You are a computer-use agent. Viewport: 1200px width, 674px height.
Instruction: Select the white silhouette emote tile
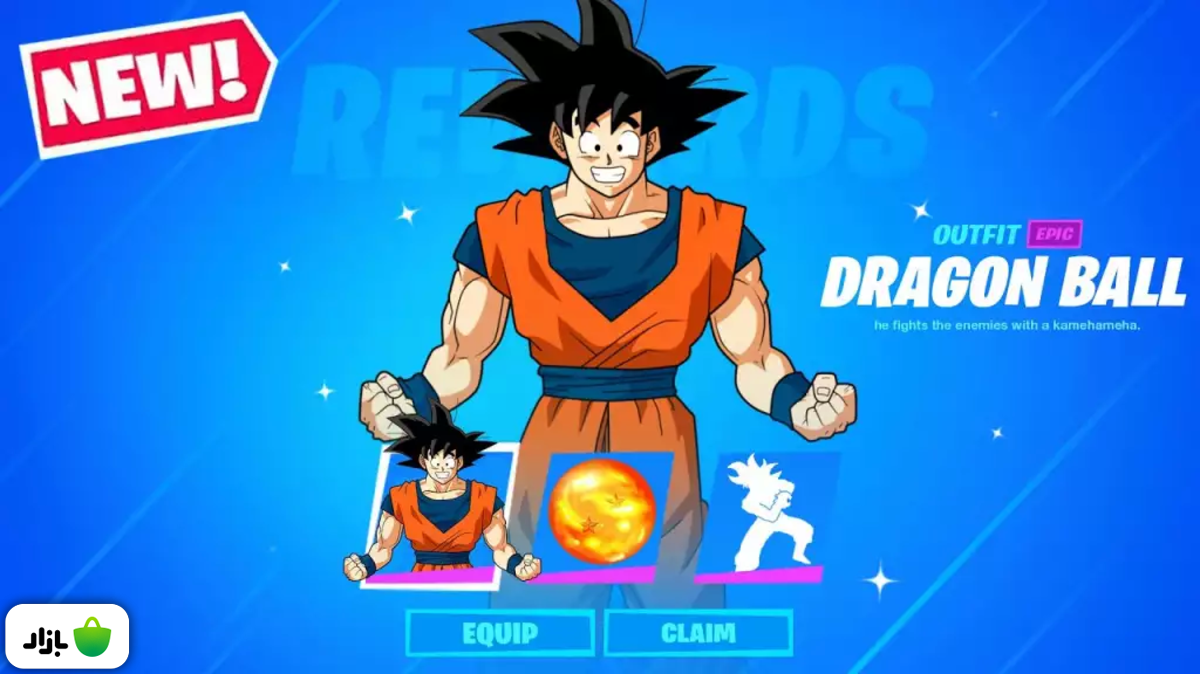click(x=765, y=515)
